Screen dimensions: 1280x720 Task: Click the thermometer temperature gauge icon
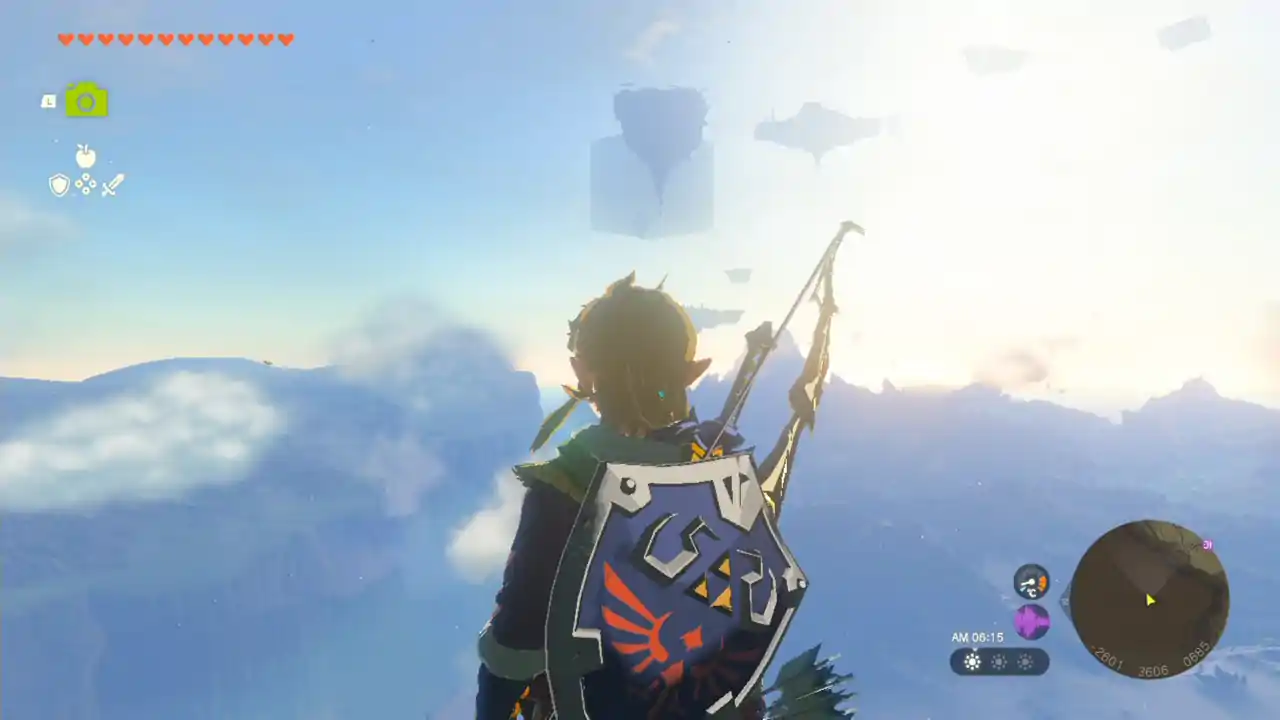coord(1031,581)
